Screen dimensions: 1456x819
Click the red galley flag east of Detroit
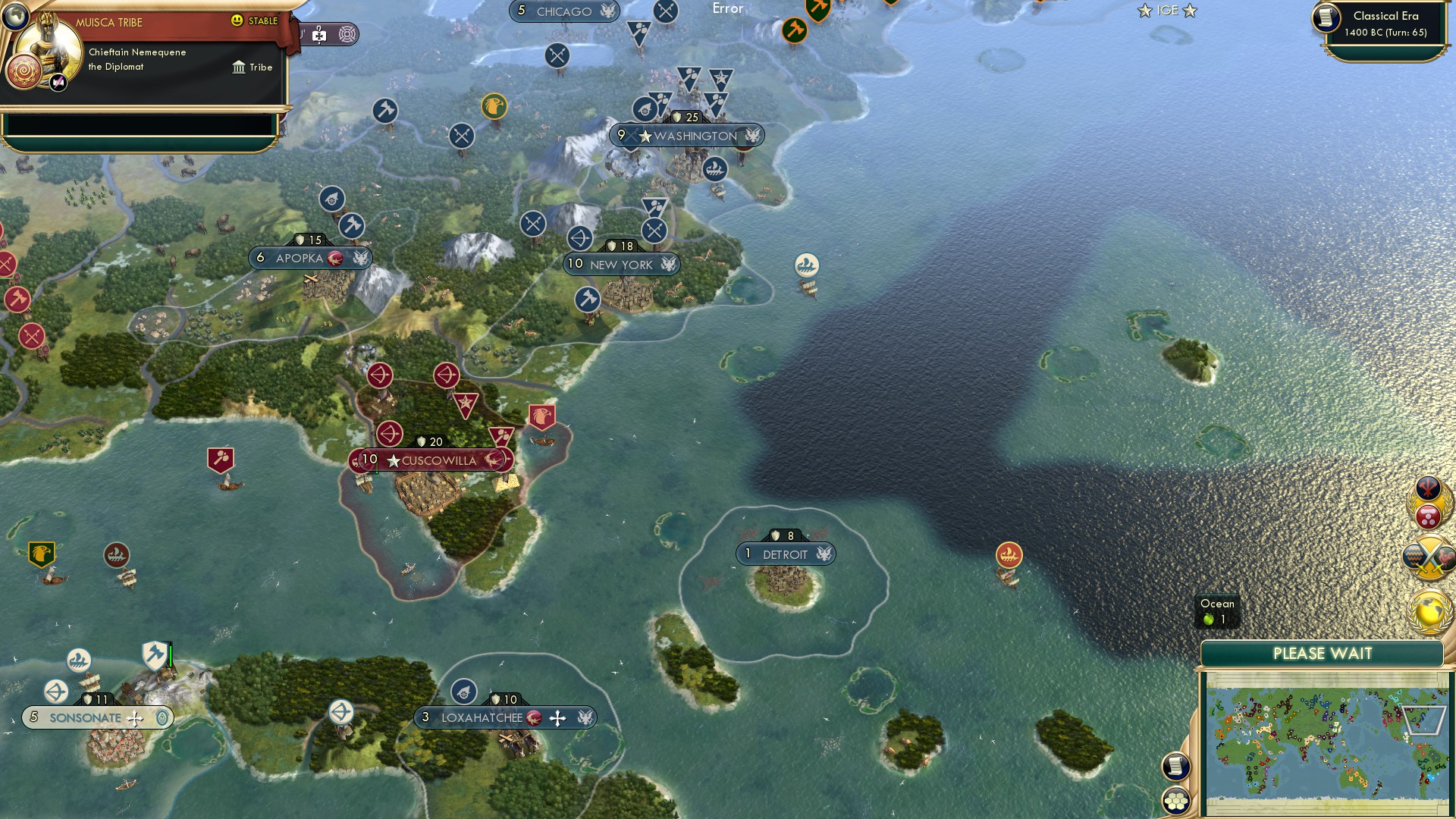click(x=1011, y=554)
